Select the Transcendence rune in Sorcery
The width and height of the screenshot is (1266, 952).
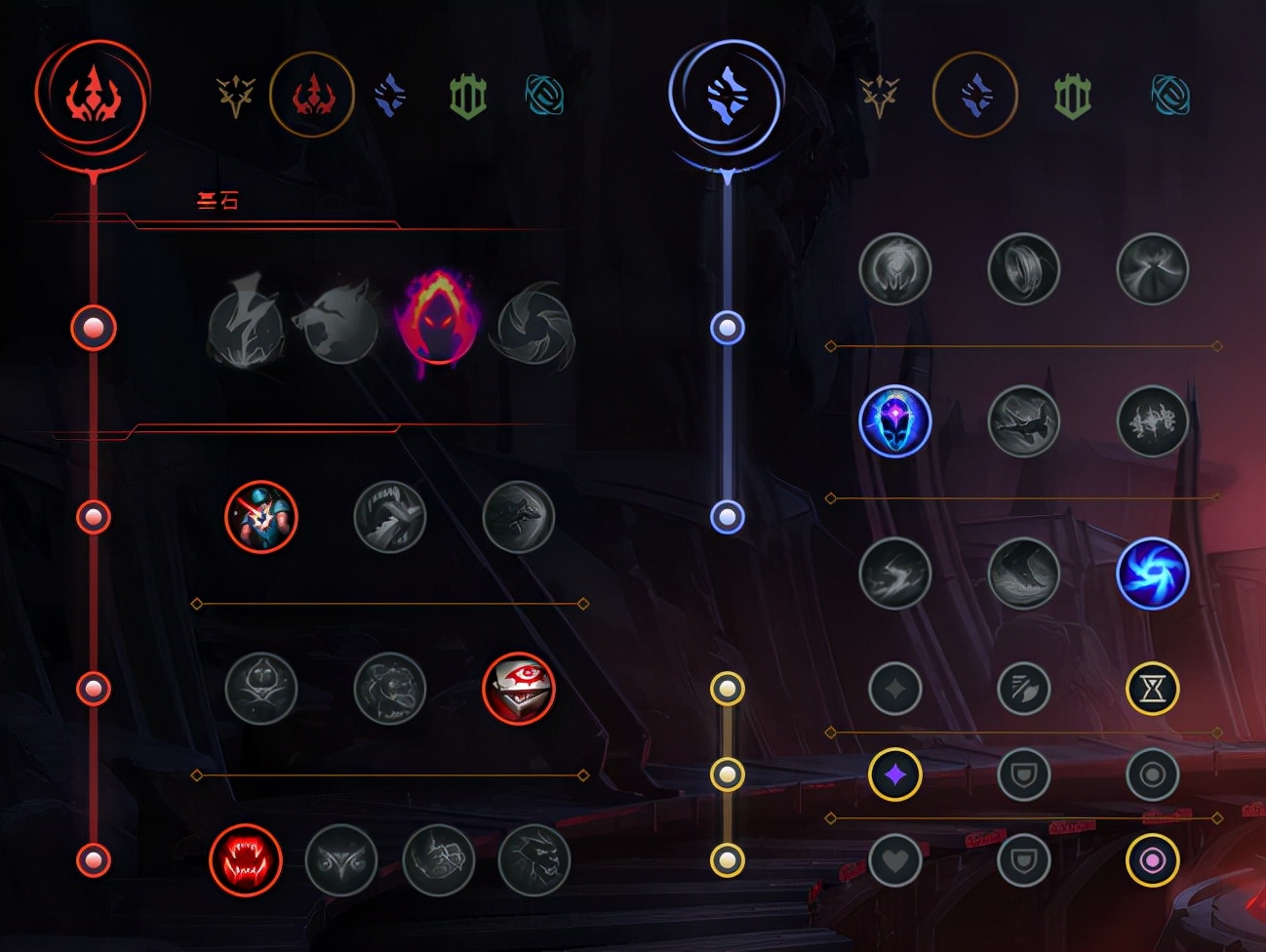pos(895,420)
